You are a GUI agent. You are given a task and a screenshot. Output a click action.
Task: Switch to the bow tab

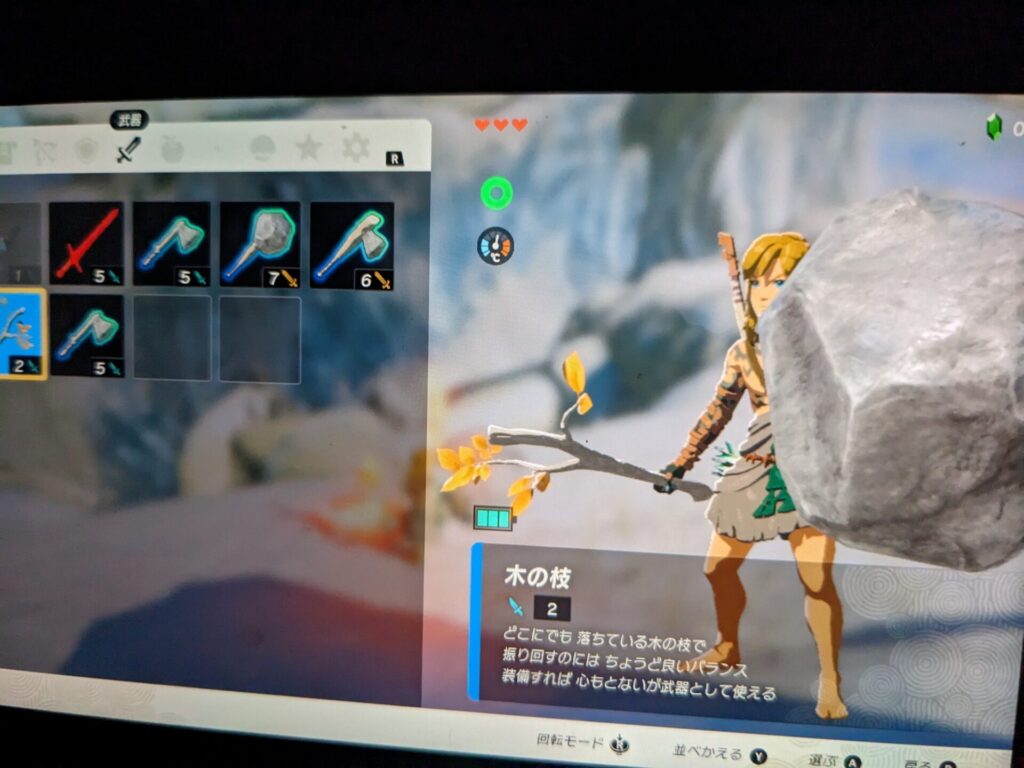[x=43, y=151]
